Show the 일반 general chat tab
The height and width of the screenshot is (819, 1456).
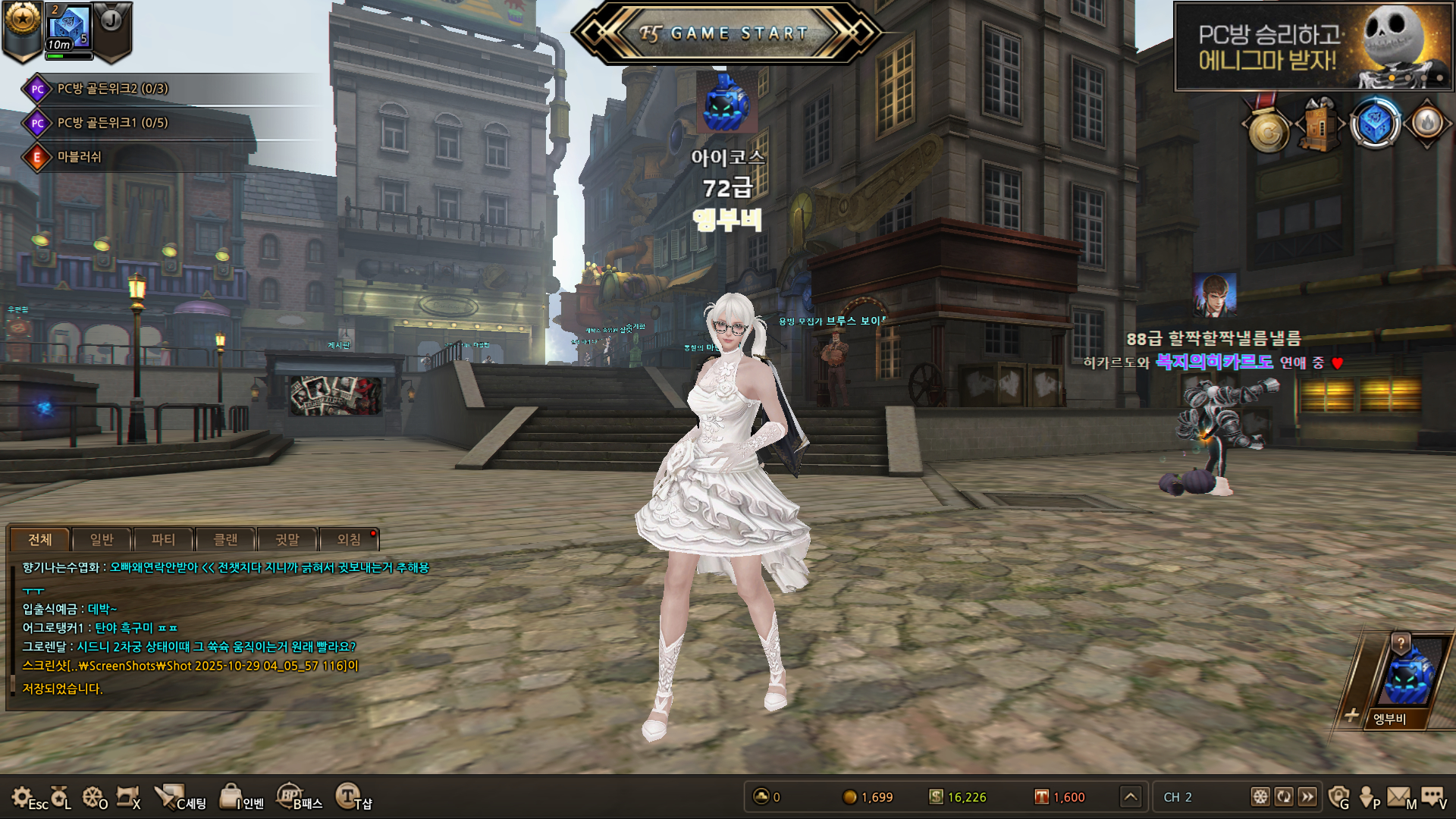point(102,539)
